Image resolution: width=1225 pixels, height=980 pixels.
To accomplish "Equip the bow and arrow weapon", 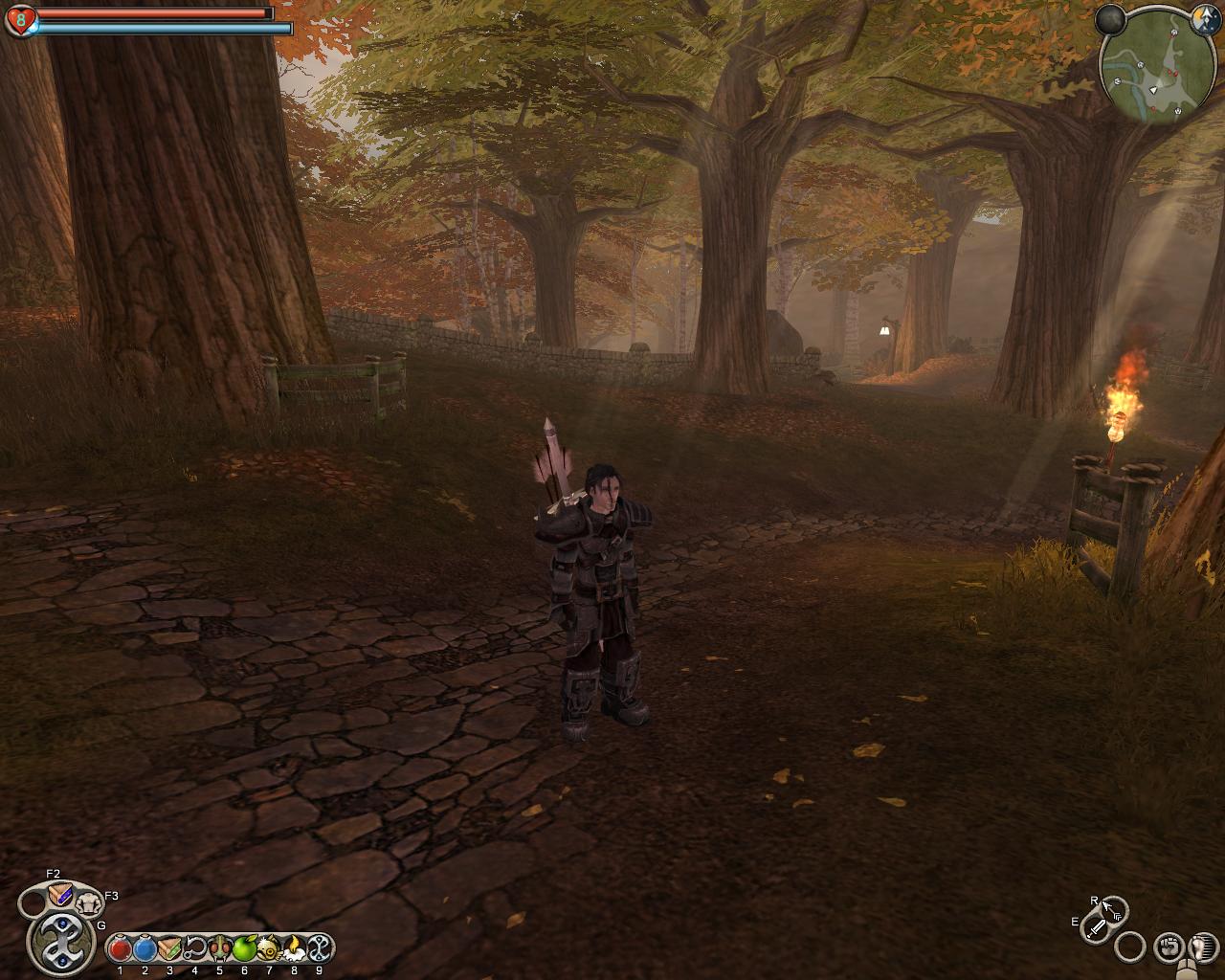I will [x=1114, y=908].
